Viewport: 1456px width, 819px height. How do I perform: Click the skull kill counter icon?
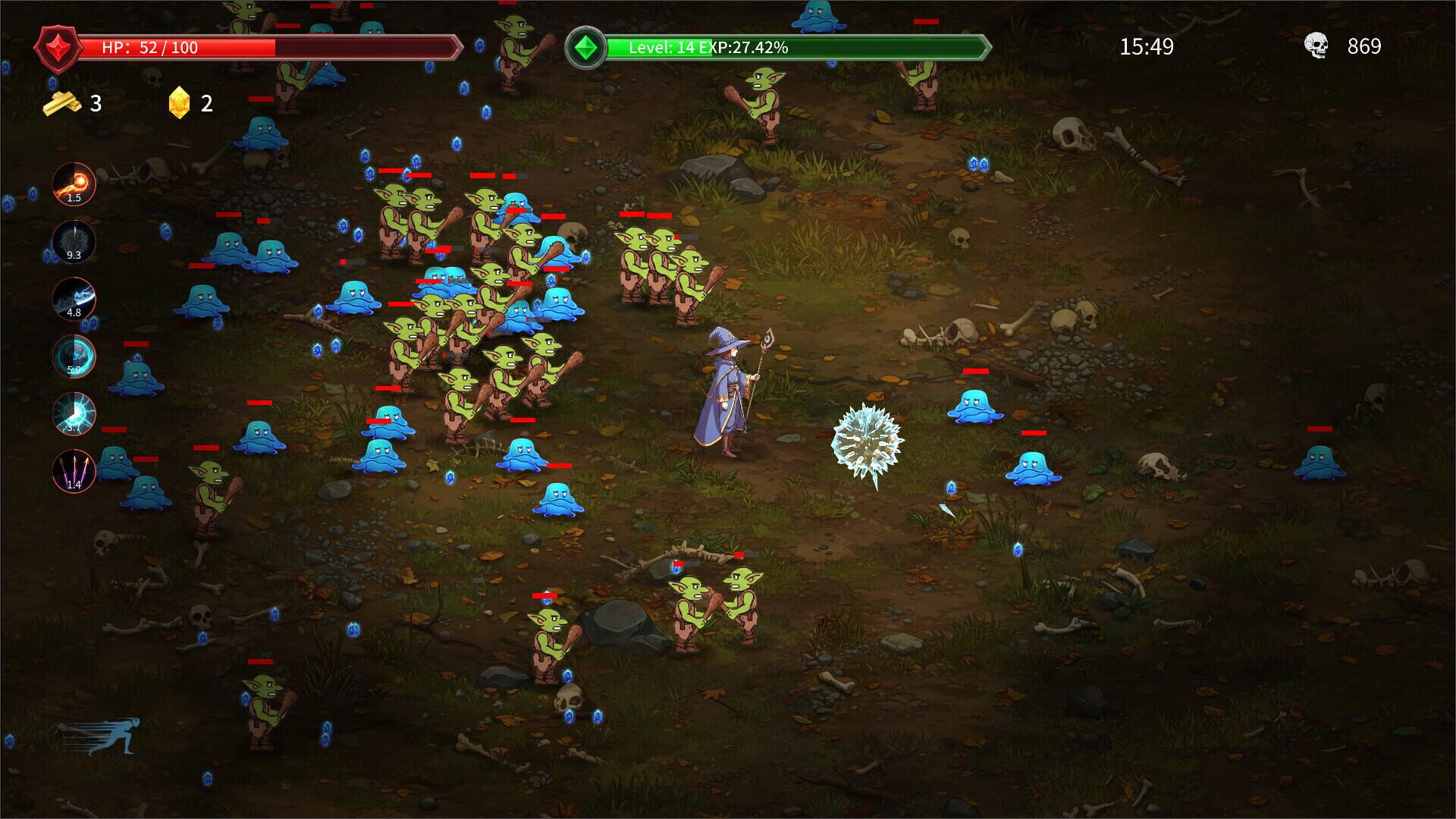[1317, 47]
